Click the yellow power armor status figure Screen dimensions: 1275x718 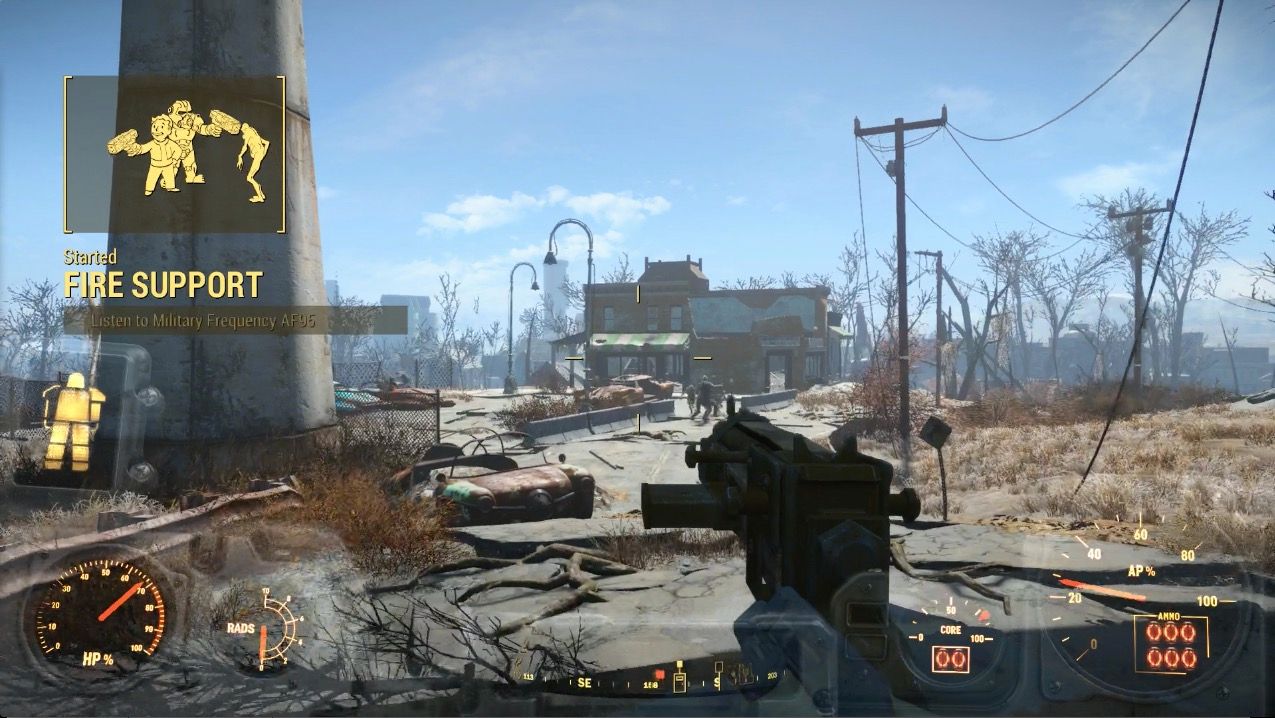click(73, 421)
